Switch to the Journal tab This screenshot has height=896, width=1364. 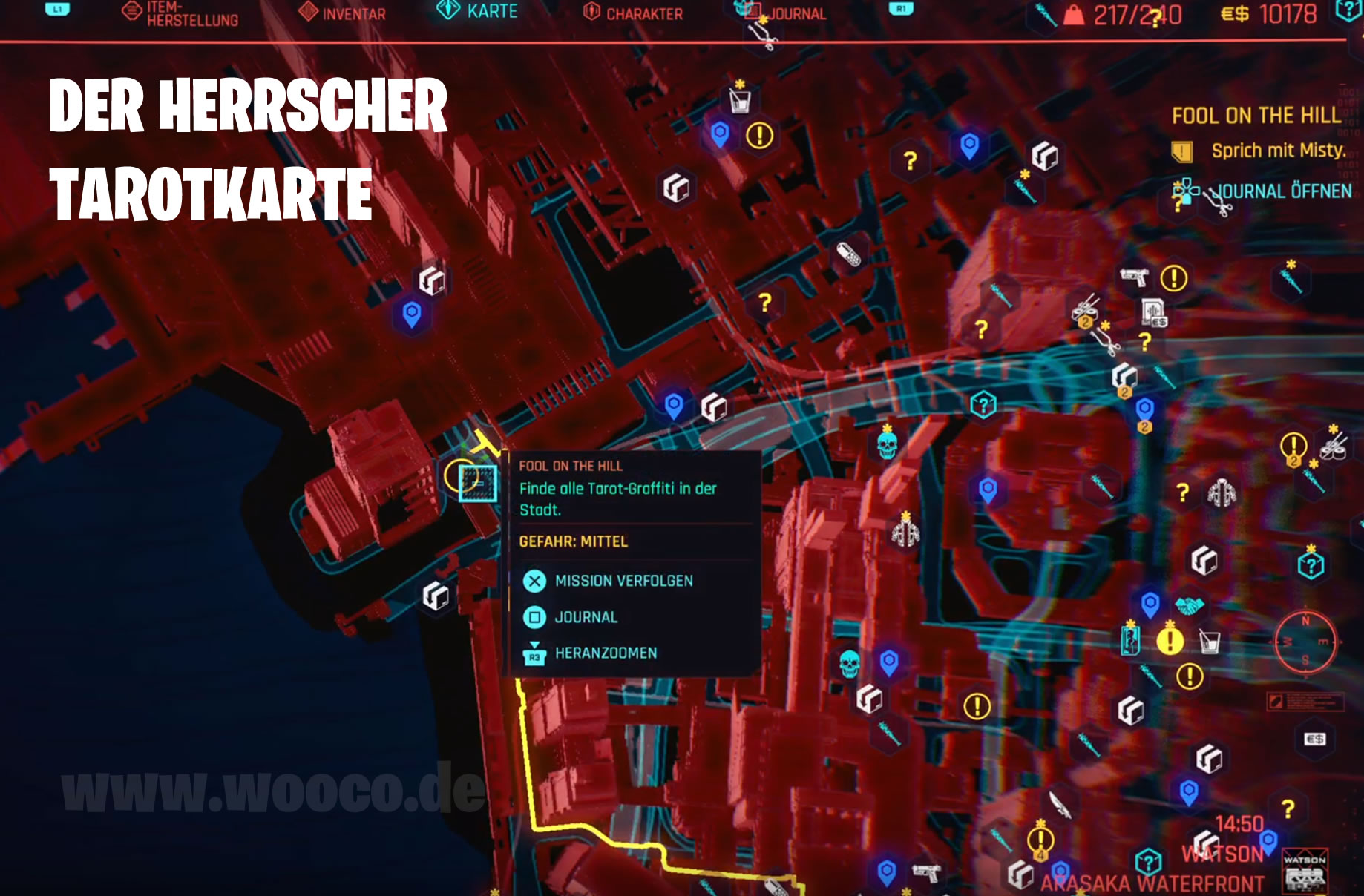click(787, 13)
